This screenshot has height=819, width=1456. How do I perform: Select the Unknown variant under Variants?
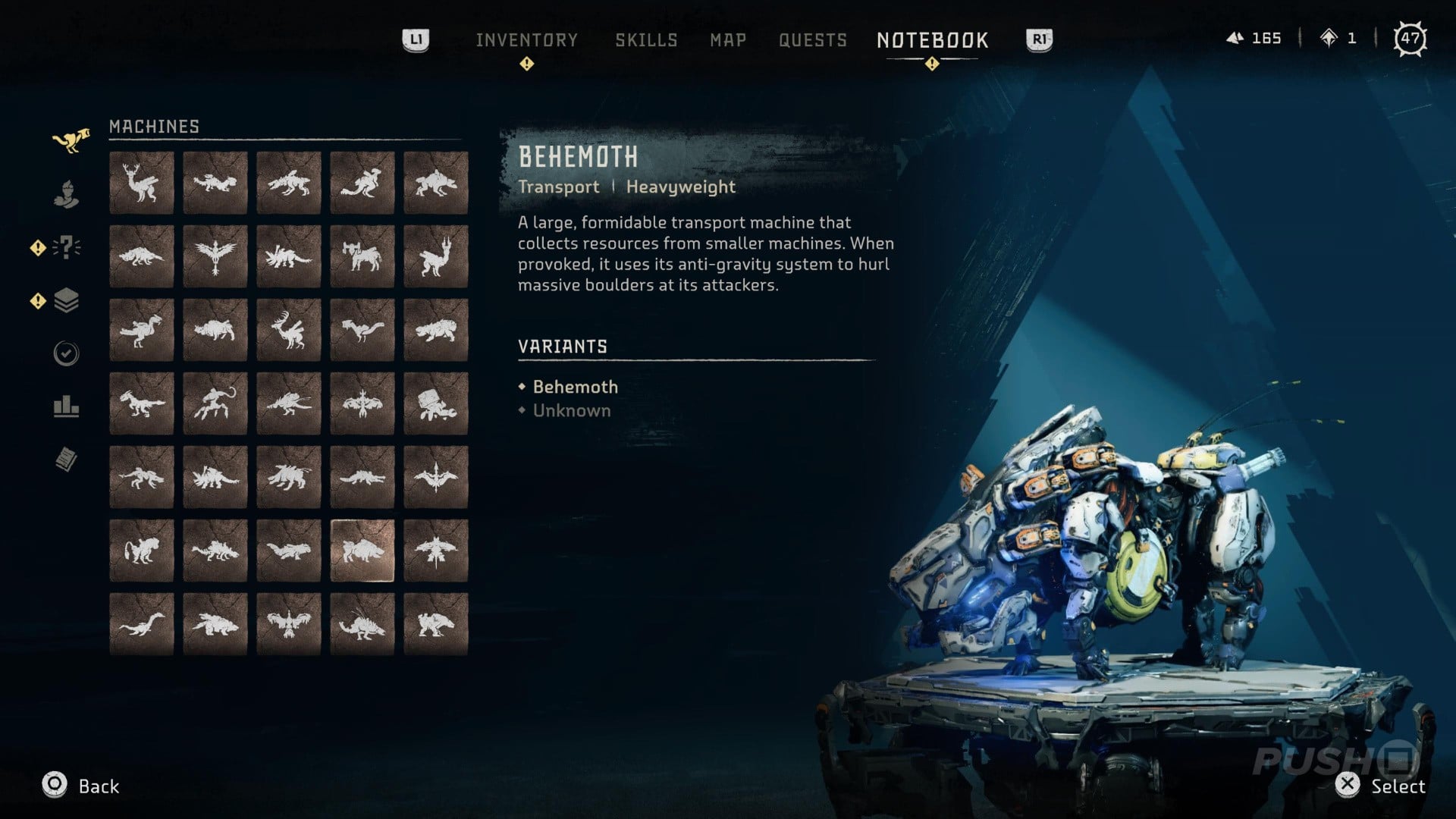(571, 410)
